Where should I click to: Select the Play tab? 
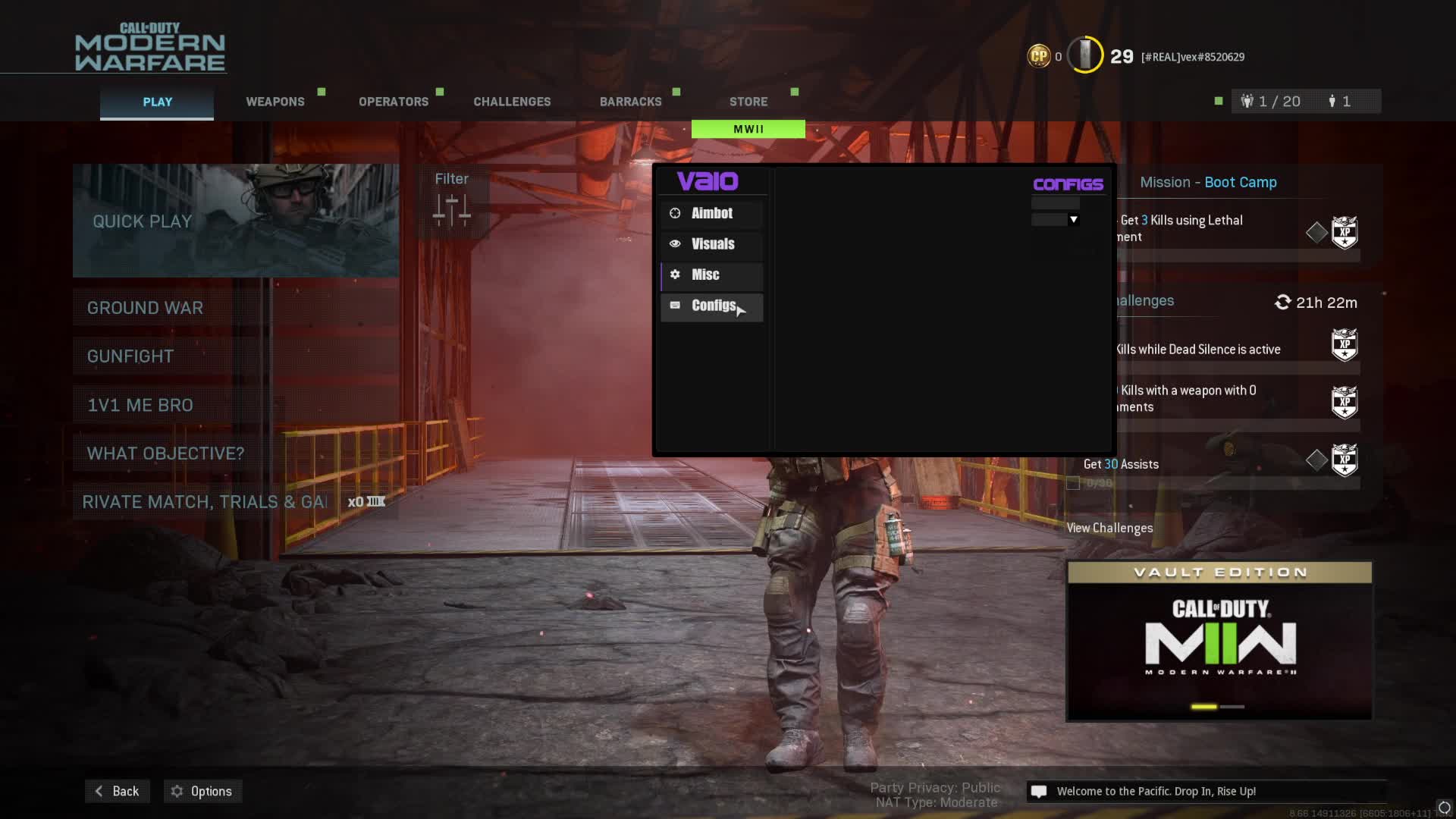(157, 102)
